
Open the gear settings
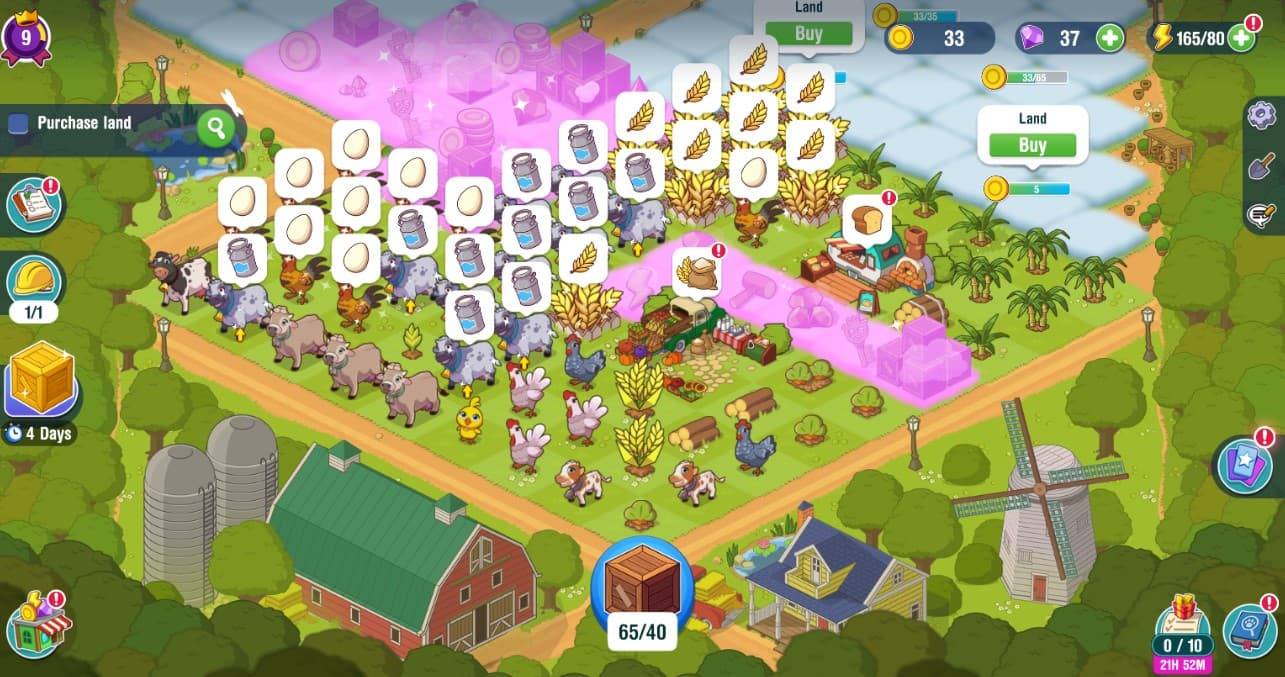tap(1263, 115)
